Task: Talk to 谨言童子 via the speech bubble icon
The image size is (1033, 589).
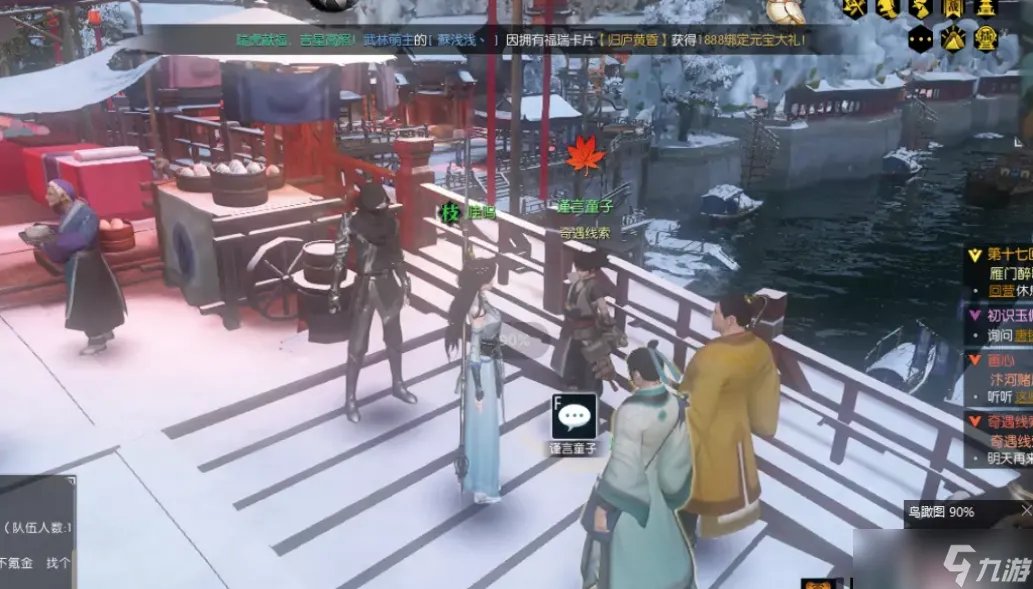Action: tap(574, 416)
